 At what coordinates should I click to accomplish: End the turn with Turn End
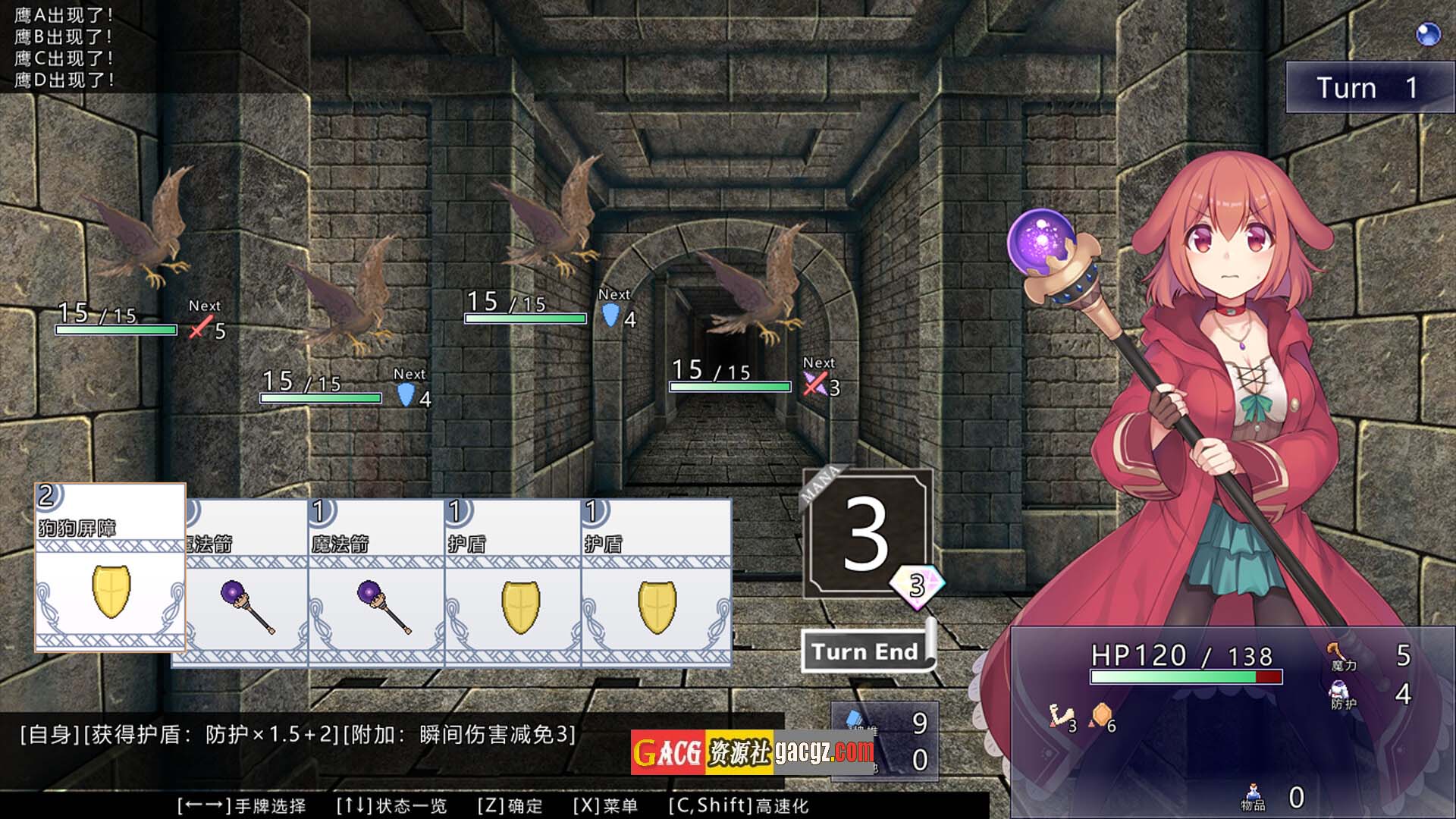(866, 652)
